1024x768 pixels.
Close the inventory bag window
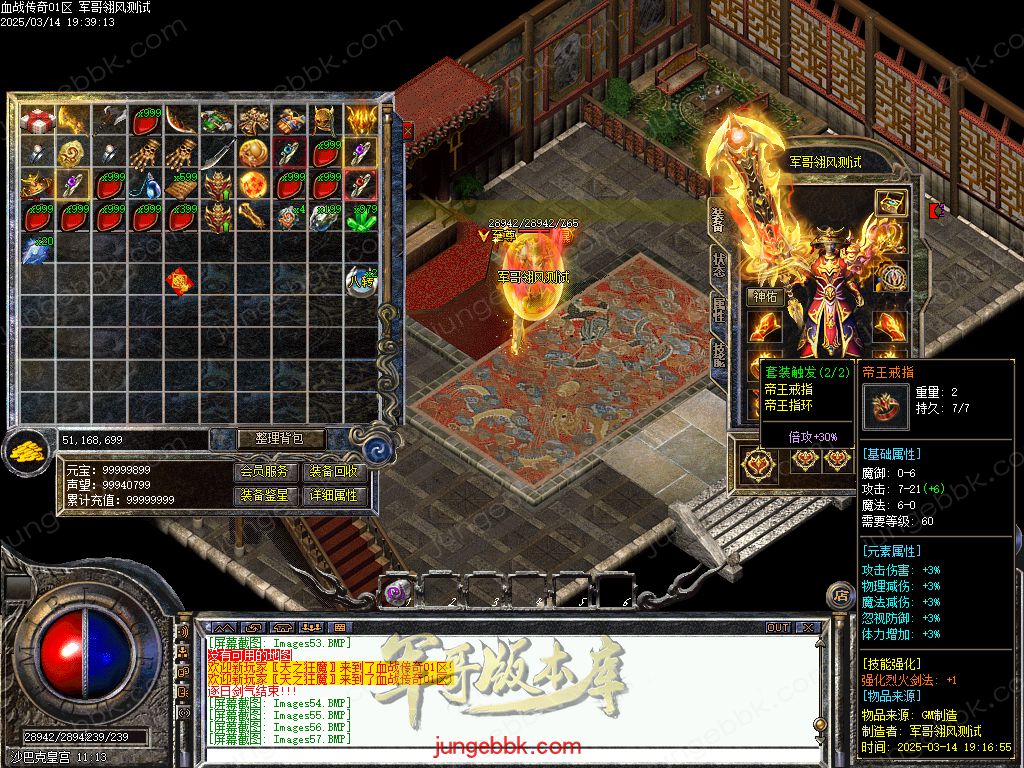(x=407, y=130)
